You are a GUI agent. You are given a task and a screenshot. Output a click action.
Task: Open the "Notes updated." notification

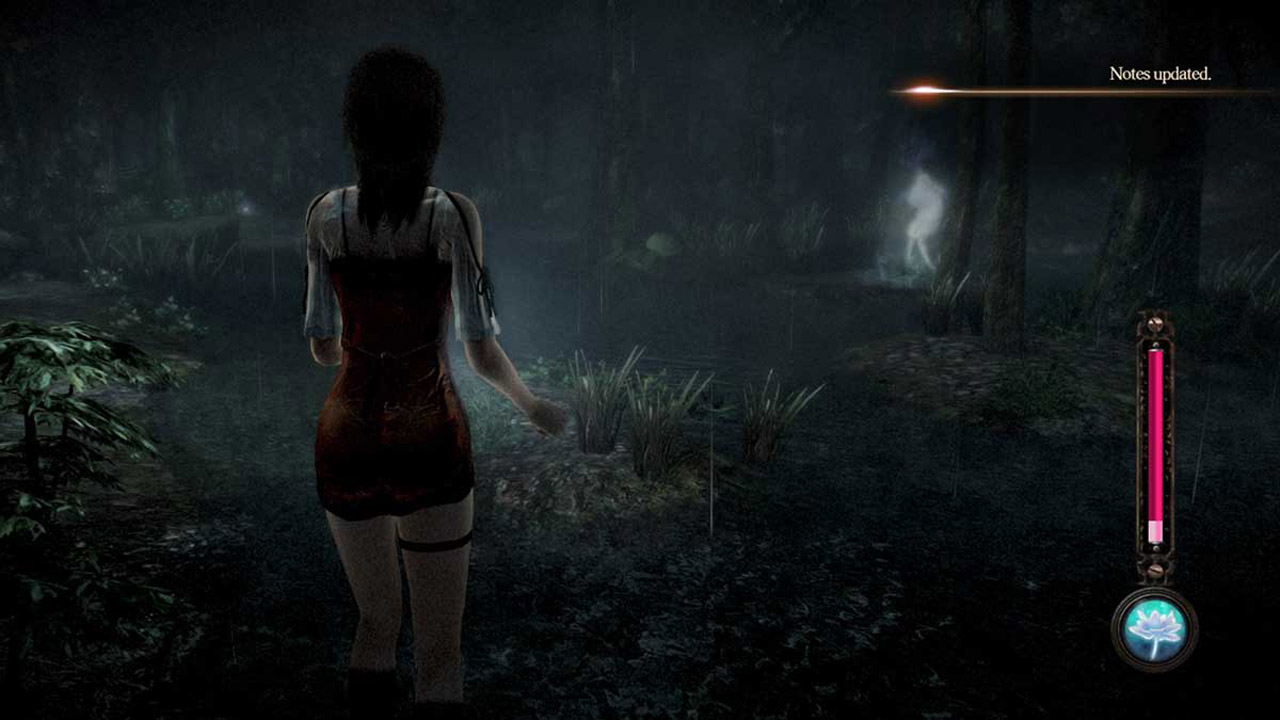coord(1160,74)
